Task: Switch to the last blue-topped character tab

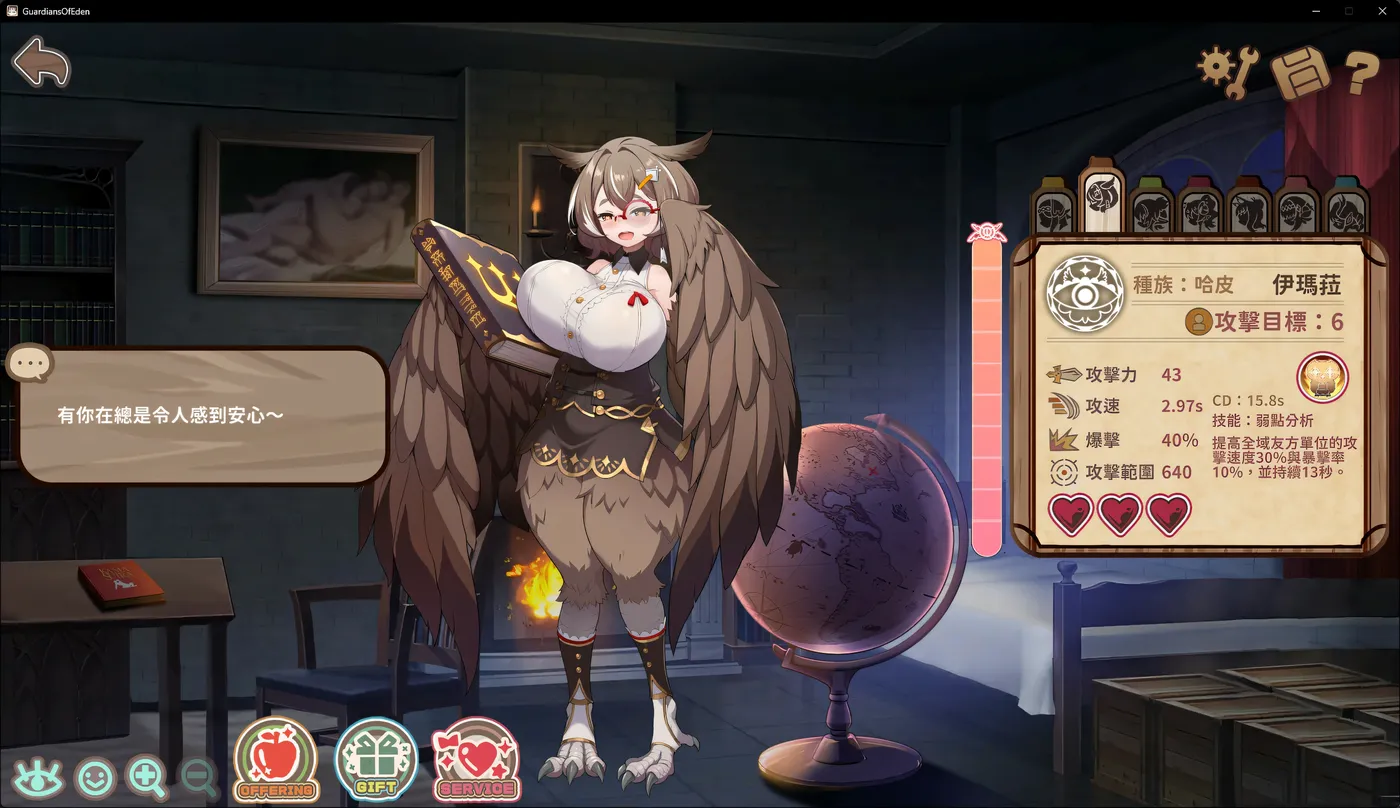Action: 1344,205
